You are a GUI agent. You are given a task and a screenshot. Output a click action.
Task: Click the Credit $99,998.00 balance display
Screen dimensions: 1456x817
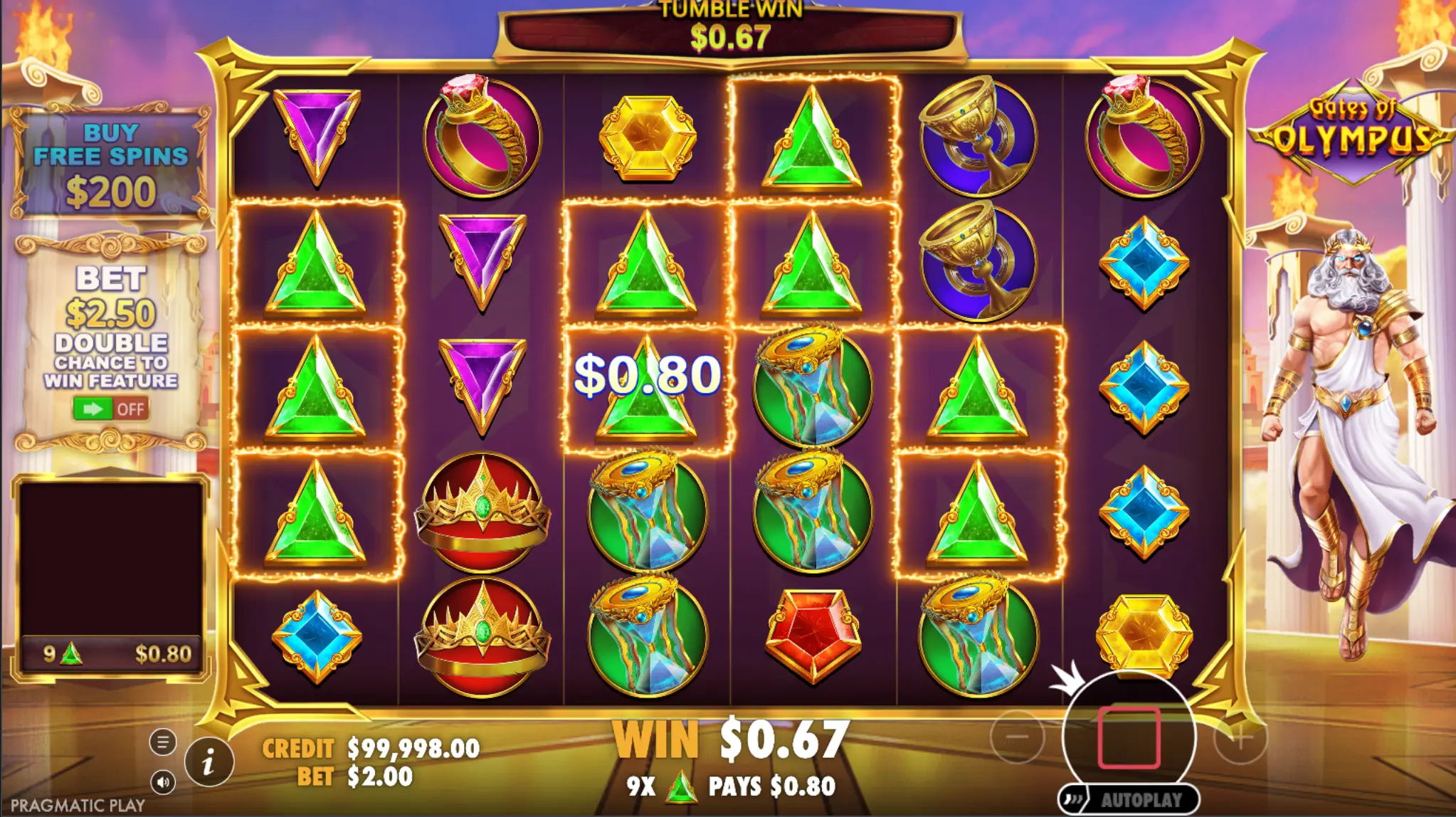tap(370, 749)
